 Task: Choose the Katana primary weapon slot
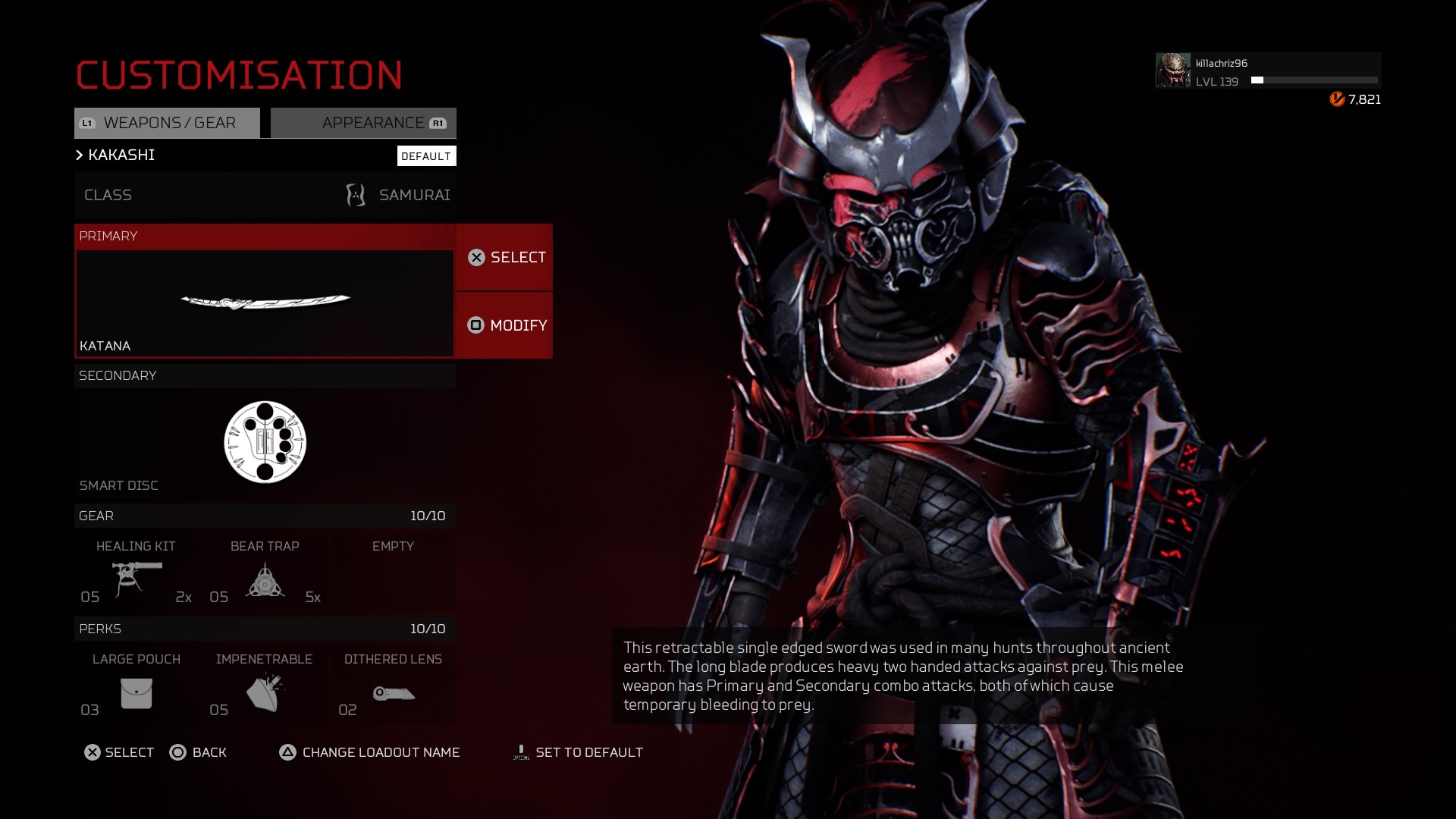click(x=265, y=303)
